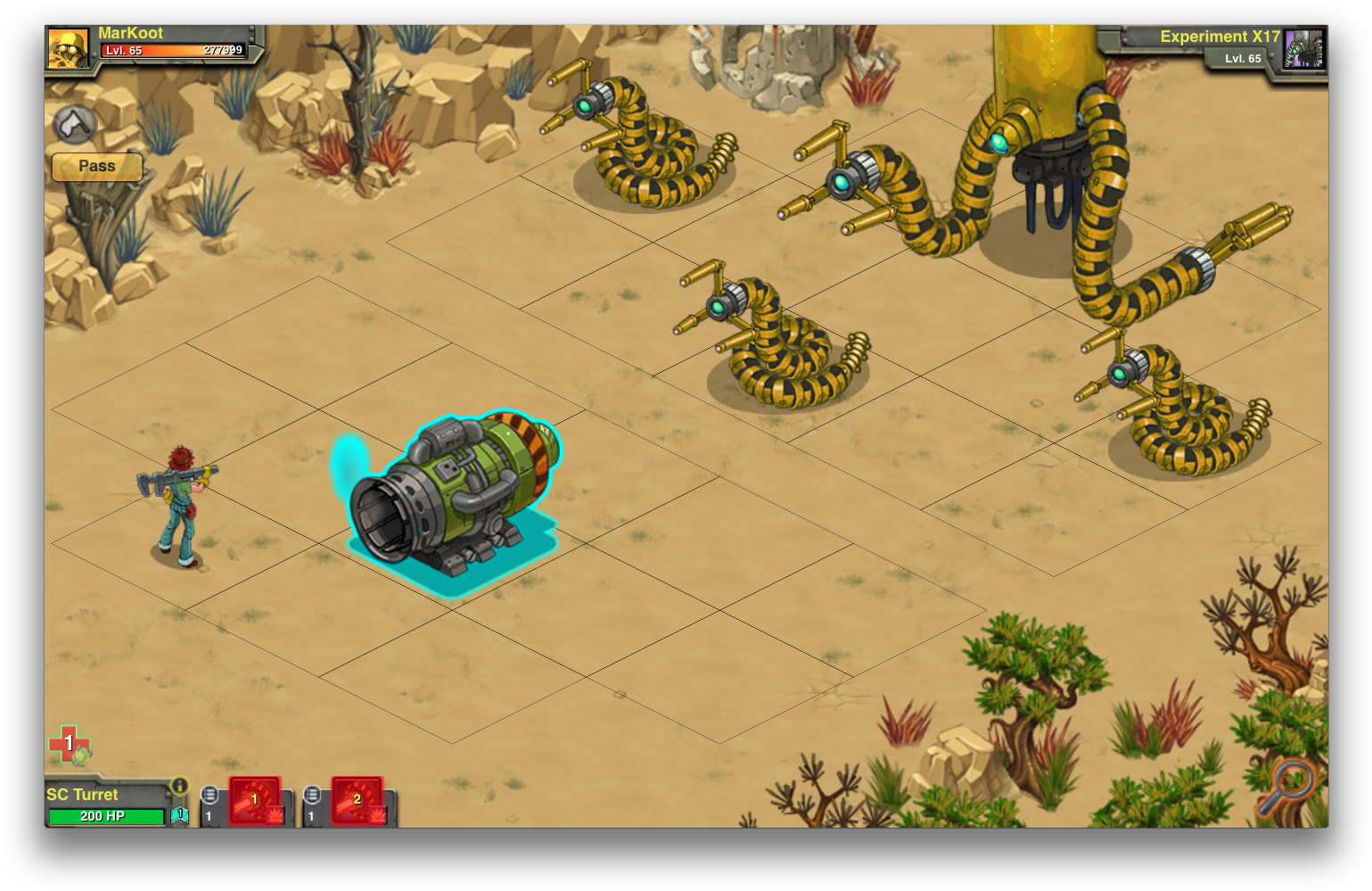Click the SC Turret nameplate
Screen dimensions: 1372x891
click(81, 794)
